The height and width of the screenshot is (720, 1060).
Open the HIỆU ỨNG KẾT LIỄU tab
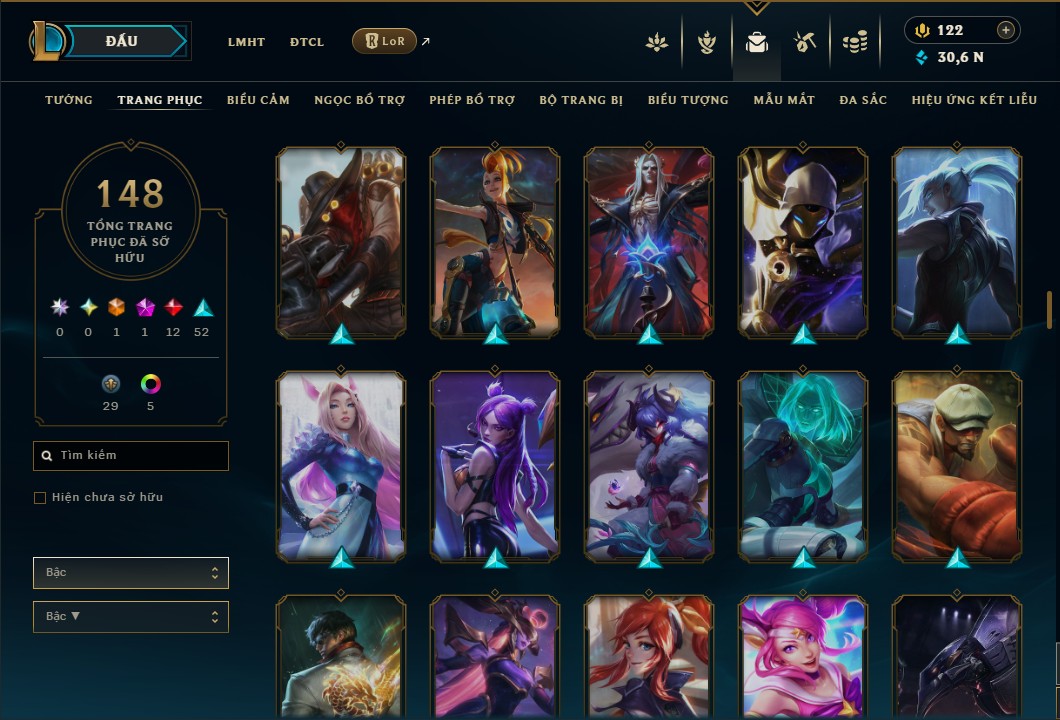[x=974, y=100]
